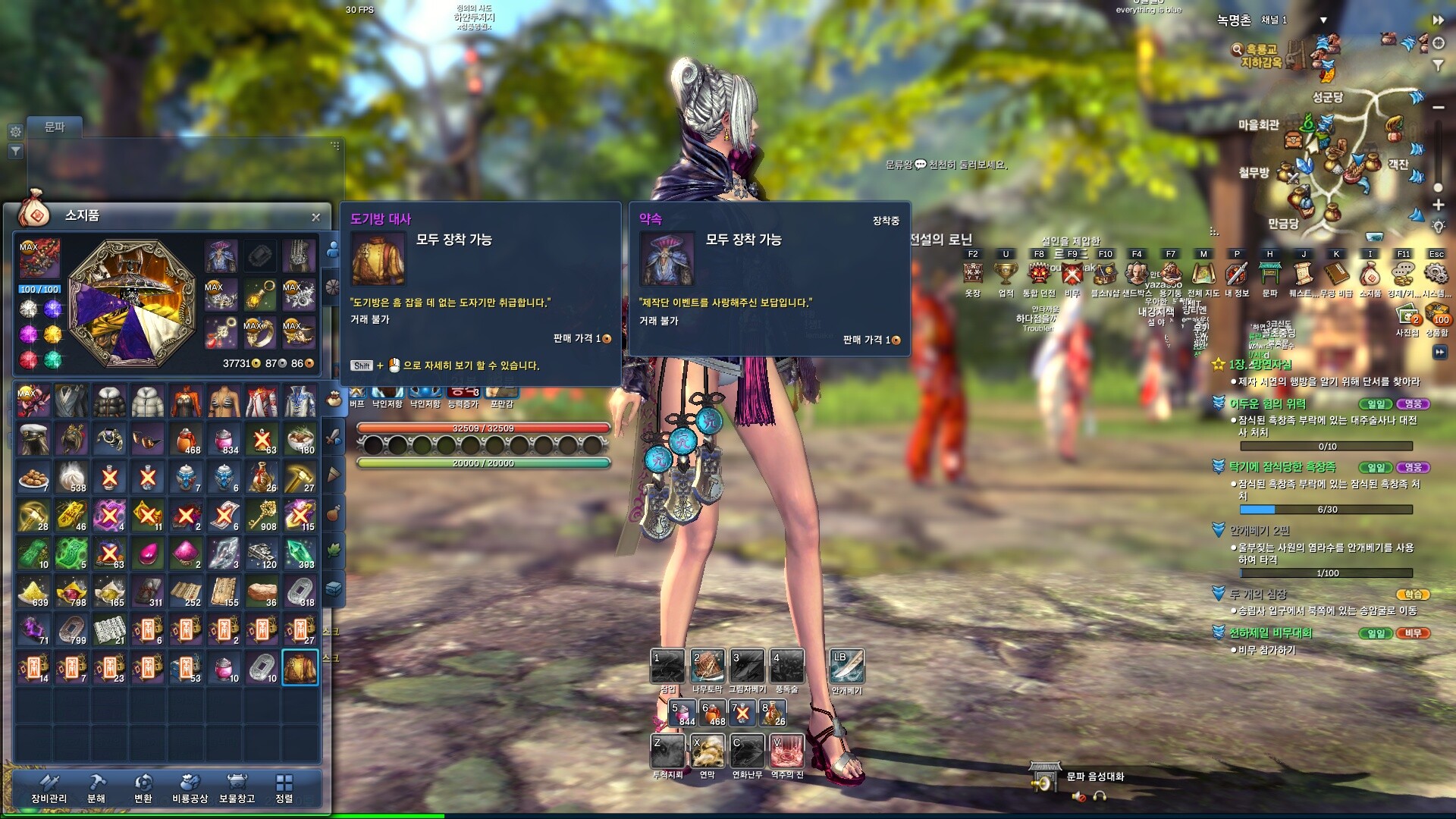Select the highlighted 도기방 대사 outfit slot
The width and height of the screenshot is (1456, 819).
click(x=300, y=667)
